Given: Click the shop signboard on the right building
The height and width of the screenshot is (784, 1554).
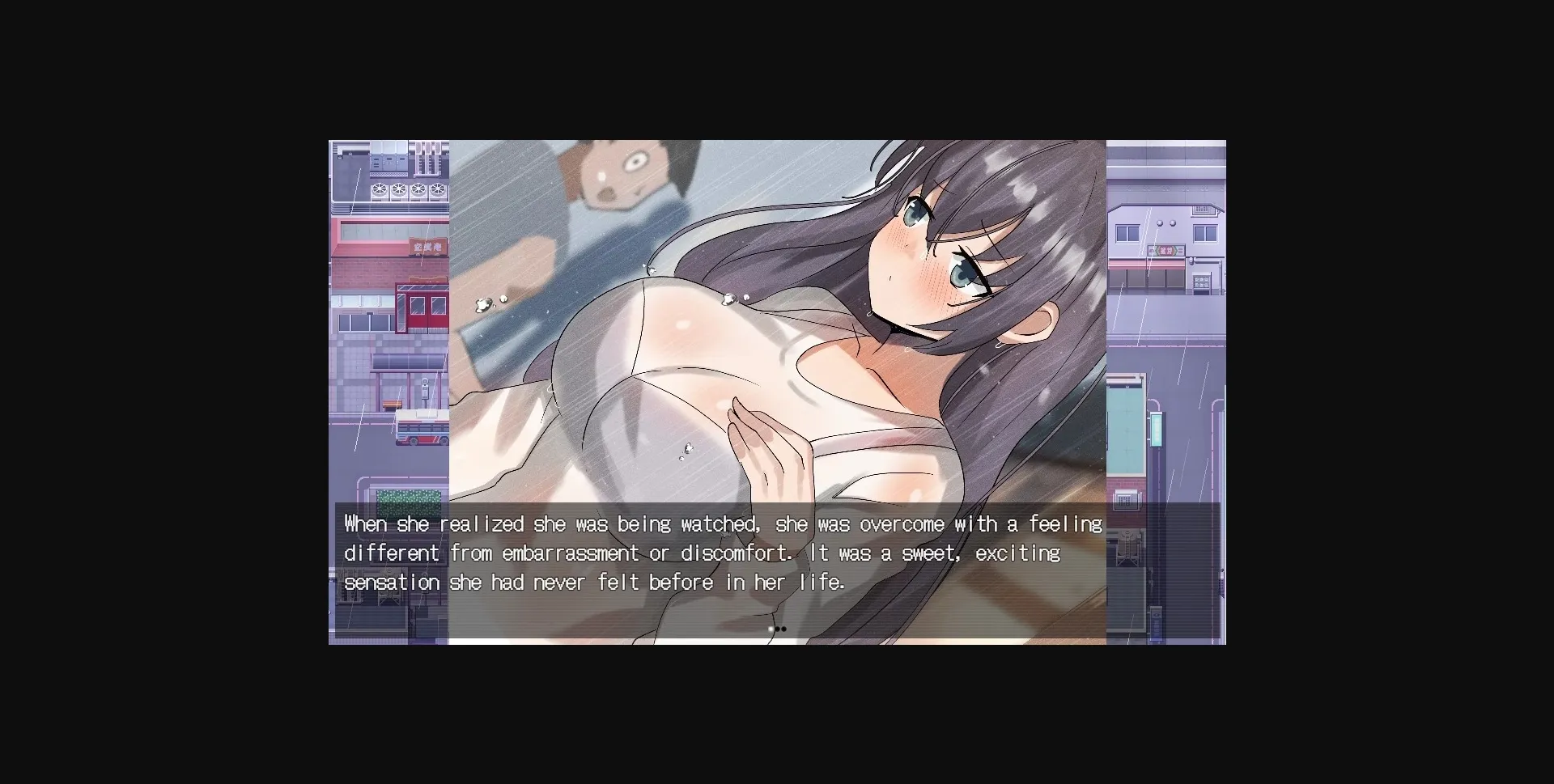Looking at the screenshot, I should pyautogui.click(x=1164, y=251).
